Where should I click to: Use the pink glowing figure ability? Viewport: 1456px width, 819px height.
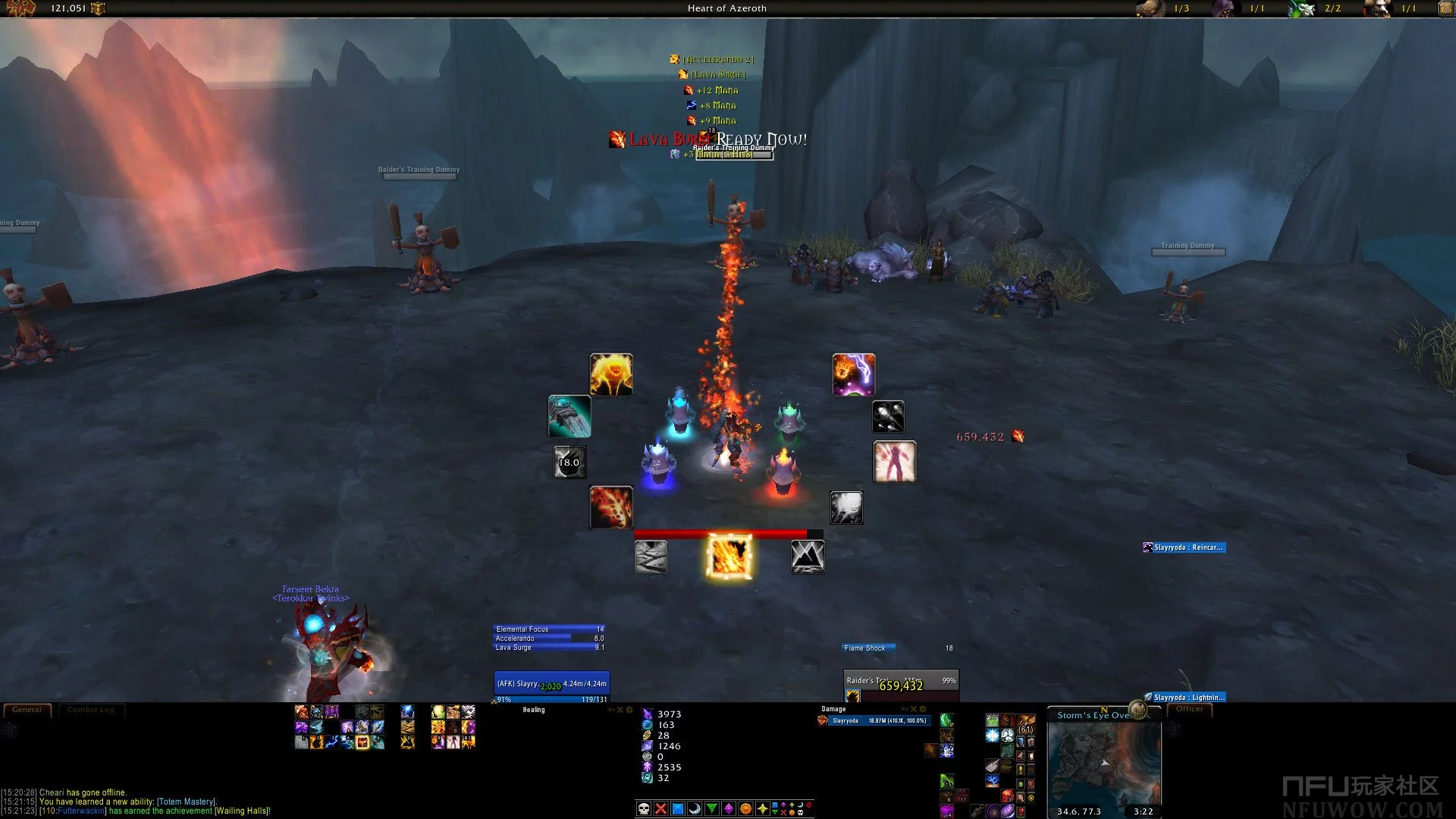[x=895, y=462]
